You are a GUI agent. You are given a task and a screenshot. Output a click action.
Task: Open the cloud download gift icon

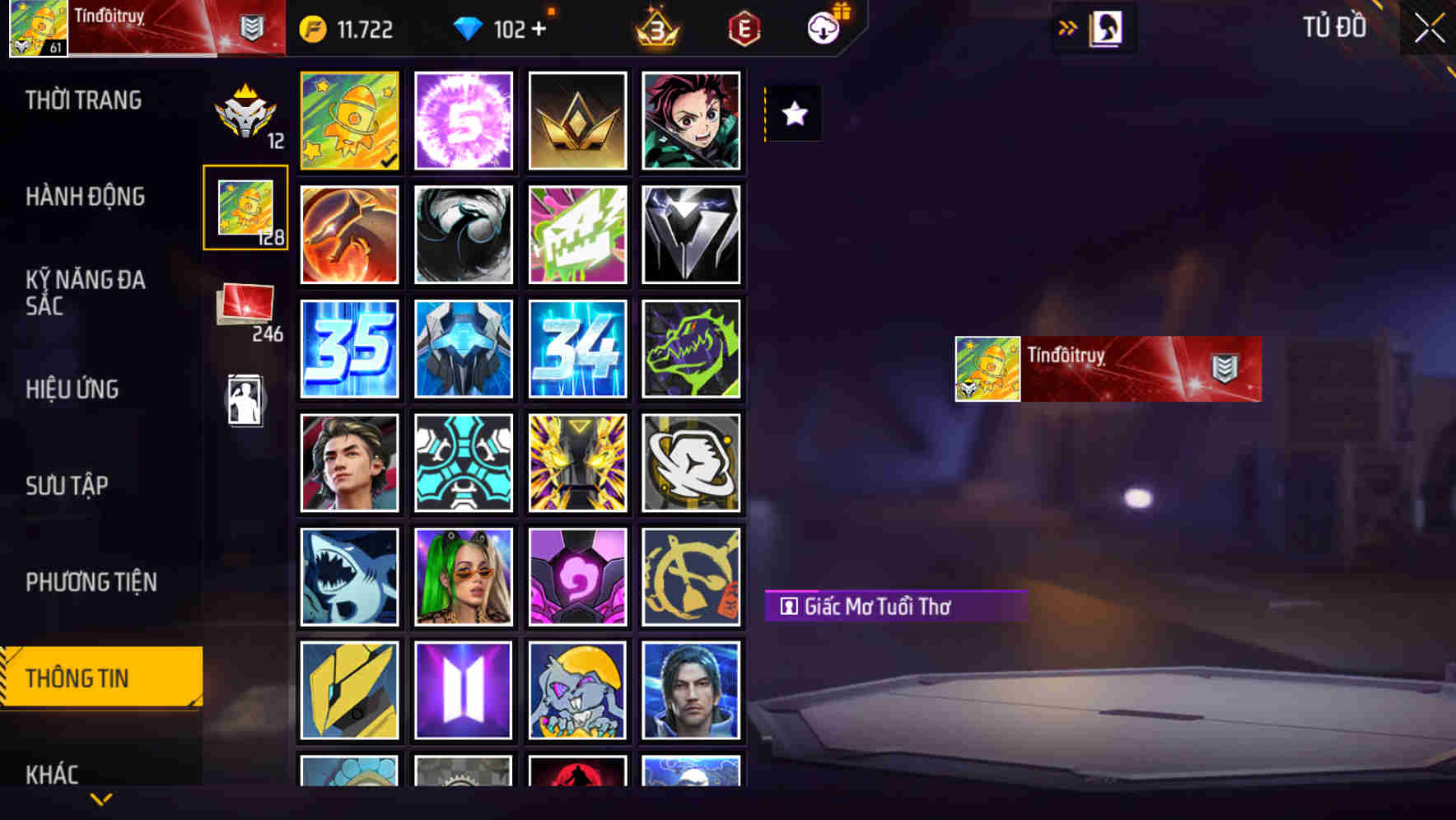click(822, 28)
